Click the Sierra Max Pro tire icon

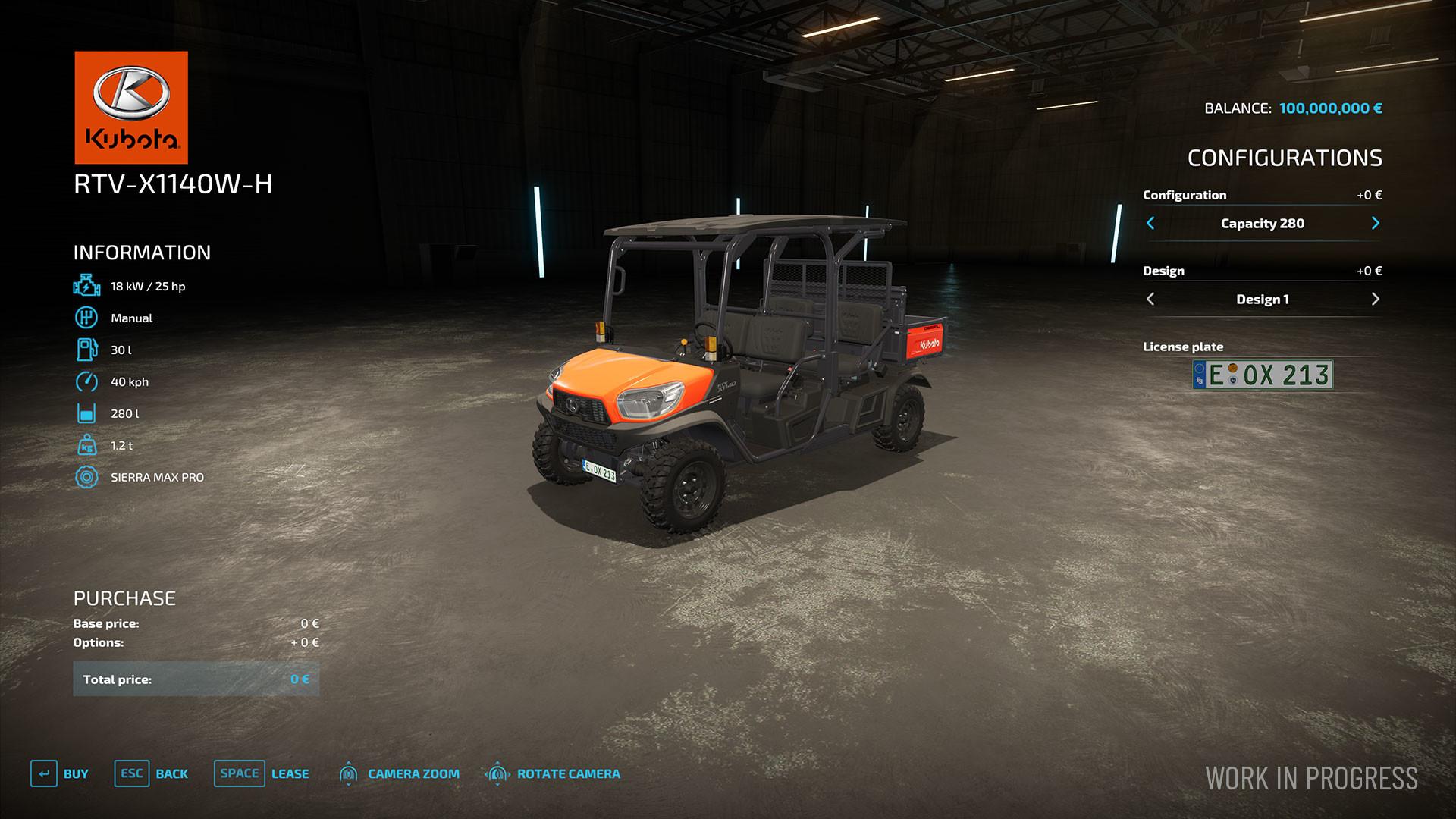coord(86,477)
